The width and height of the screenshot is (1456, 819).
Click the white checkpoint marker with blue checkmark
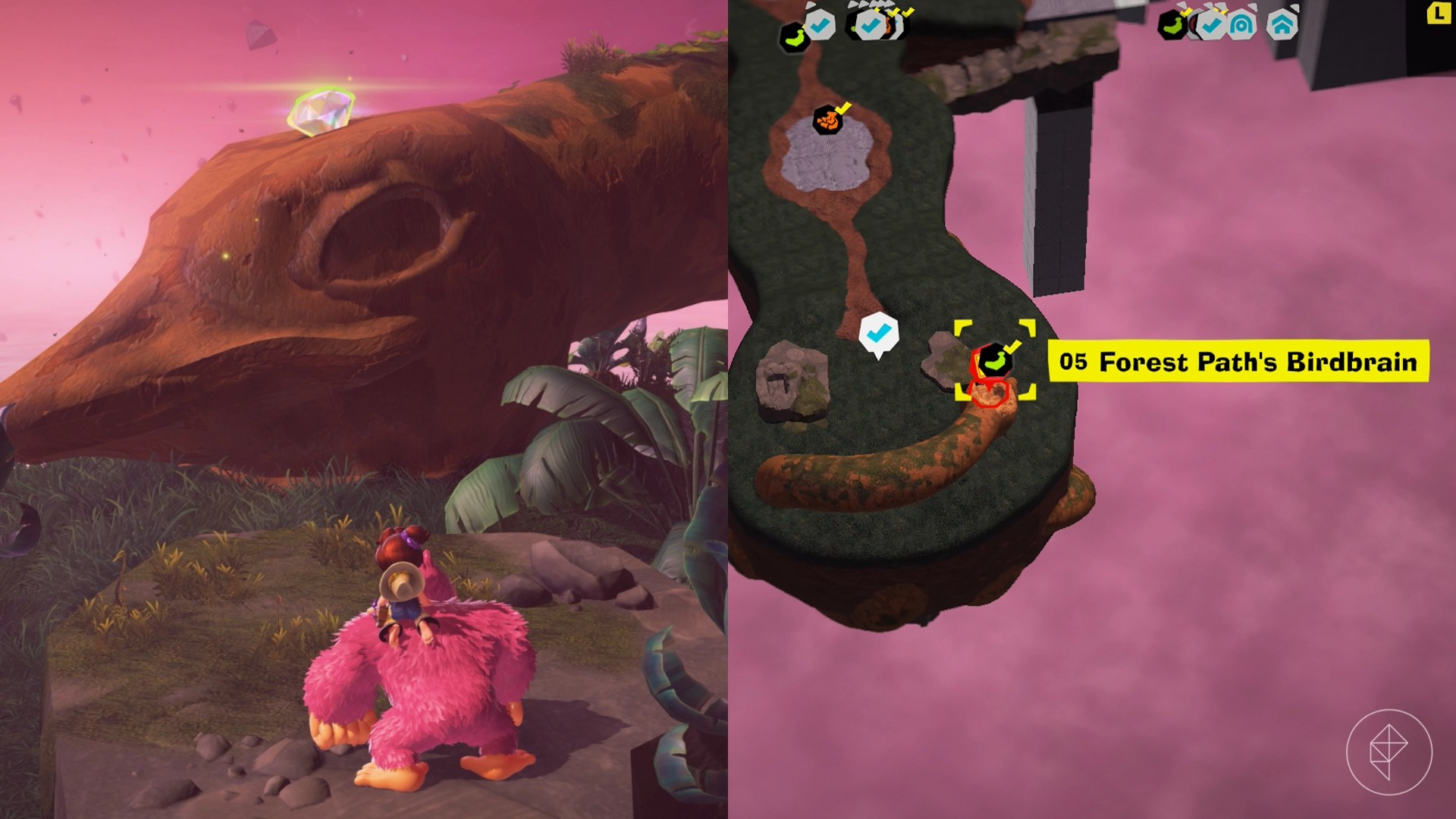(x=878, y=333)
